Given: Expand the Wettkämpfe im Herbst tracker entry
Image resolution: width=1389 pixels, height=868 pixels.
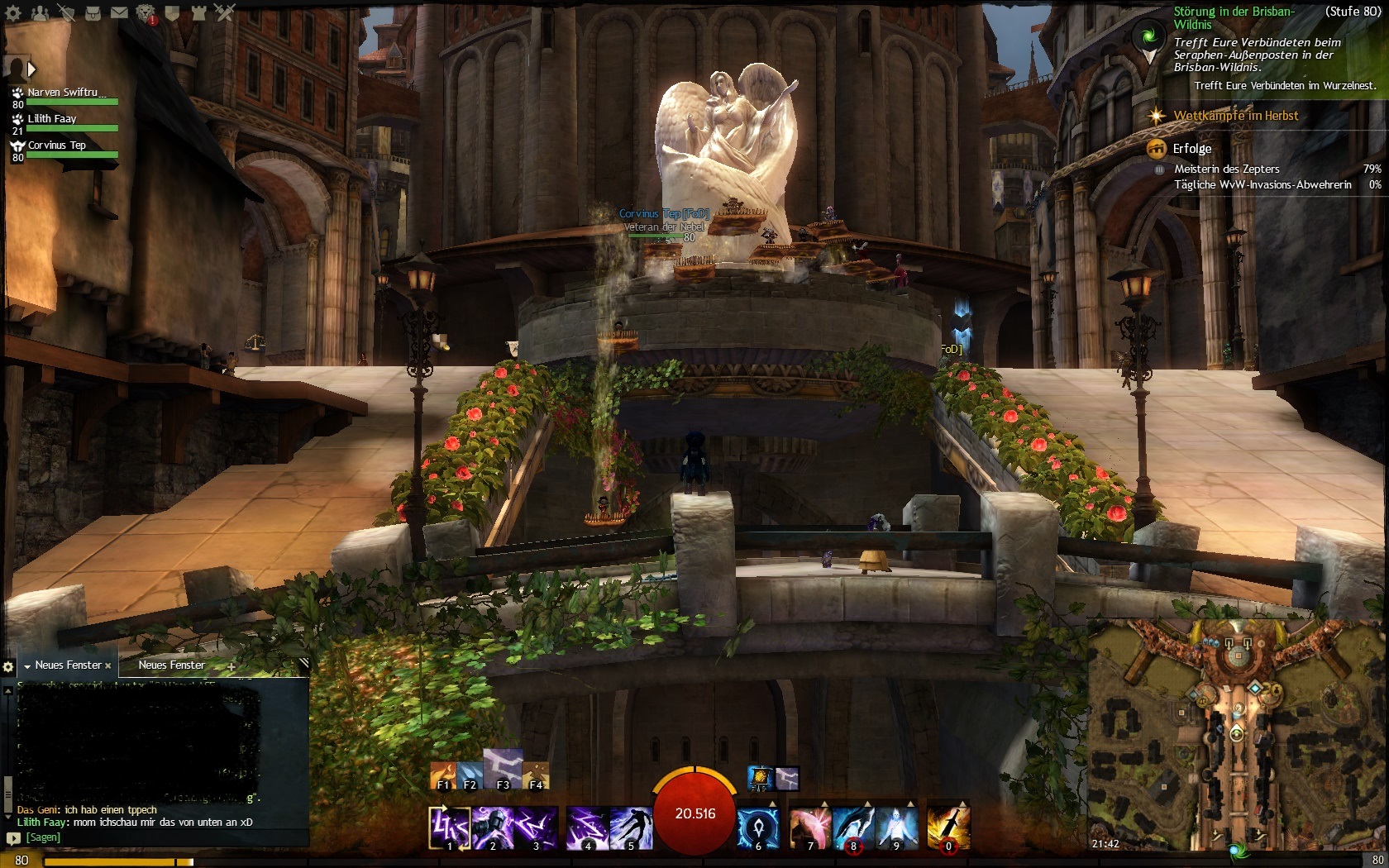Looking at the screenshot, I should click(x=1235, y=116).
